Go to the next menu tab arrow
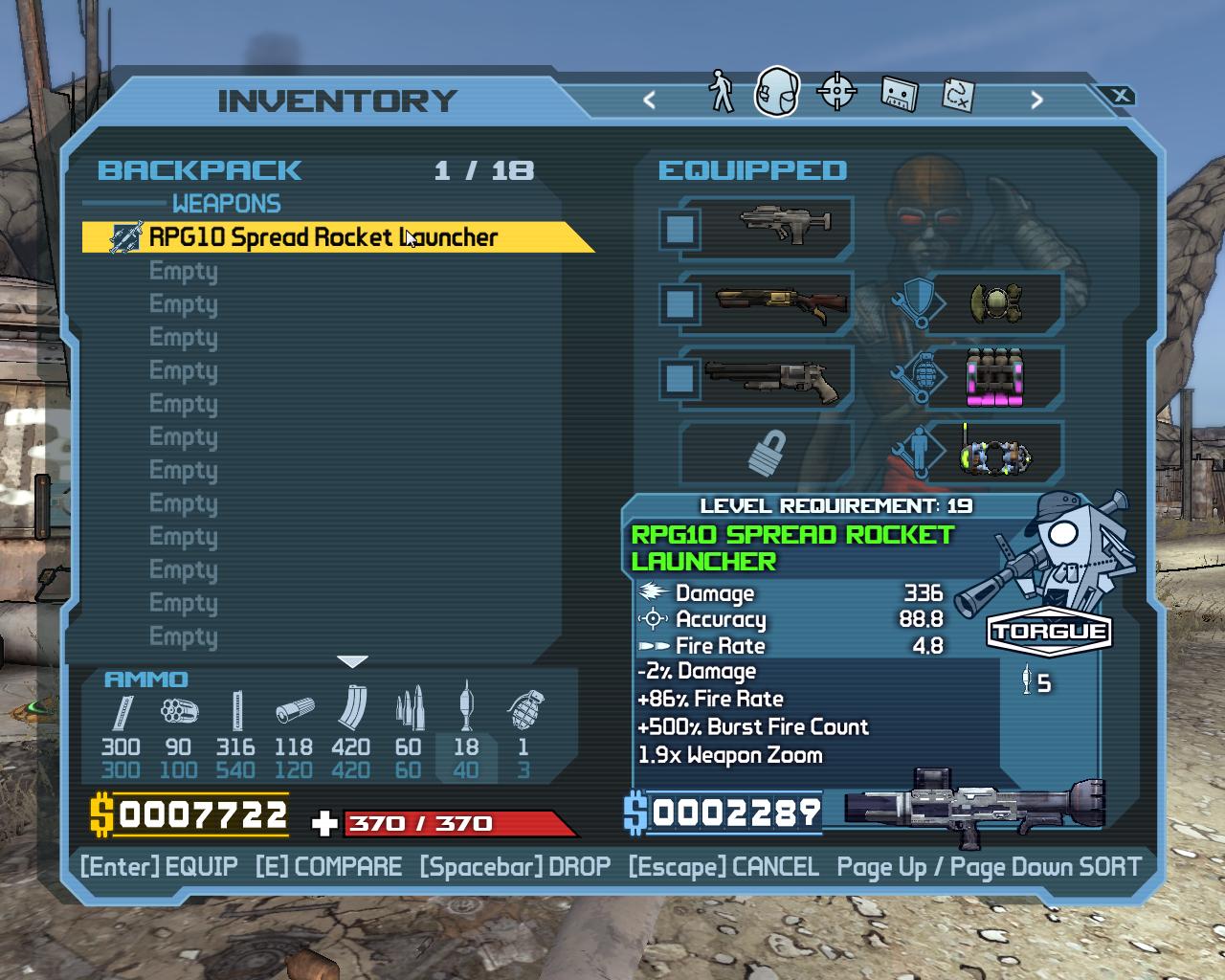The image size is (1225, 980). click(x=1036, y=100)
